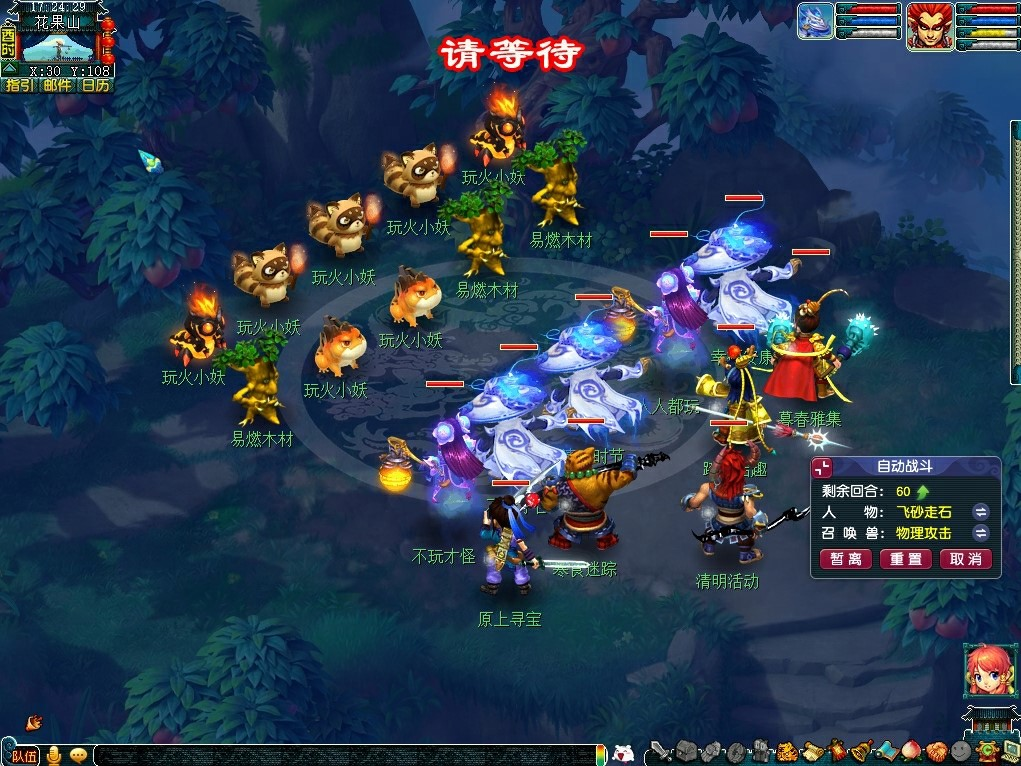Increase remaining rounds with the green arrow
This screenshot has width=1021, height=766.
(923, 491)
